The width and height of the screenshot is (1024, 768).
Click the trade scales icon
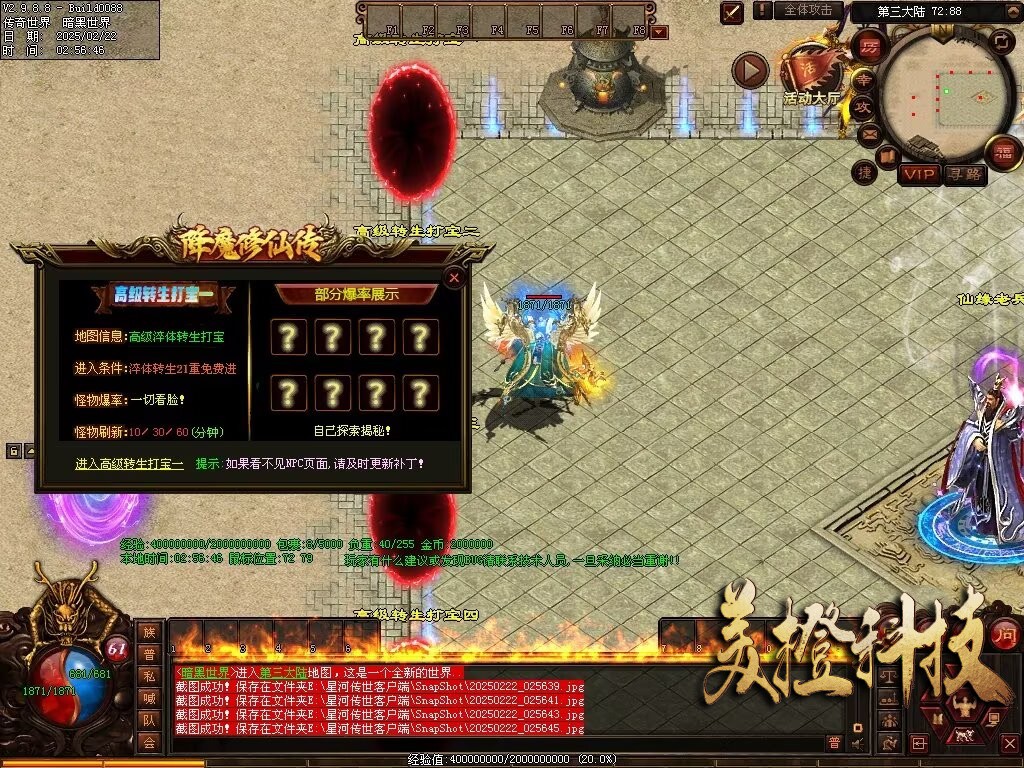tap(887, 676)
